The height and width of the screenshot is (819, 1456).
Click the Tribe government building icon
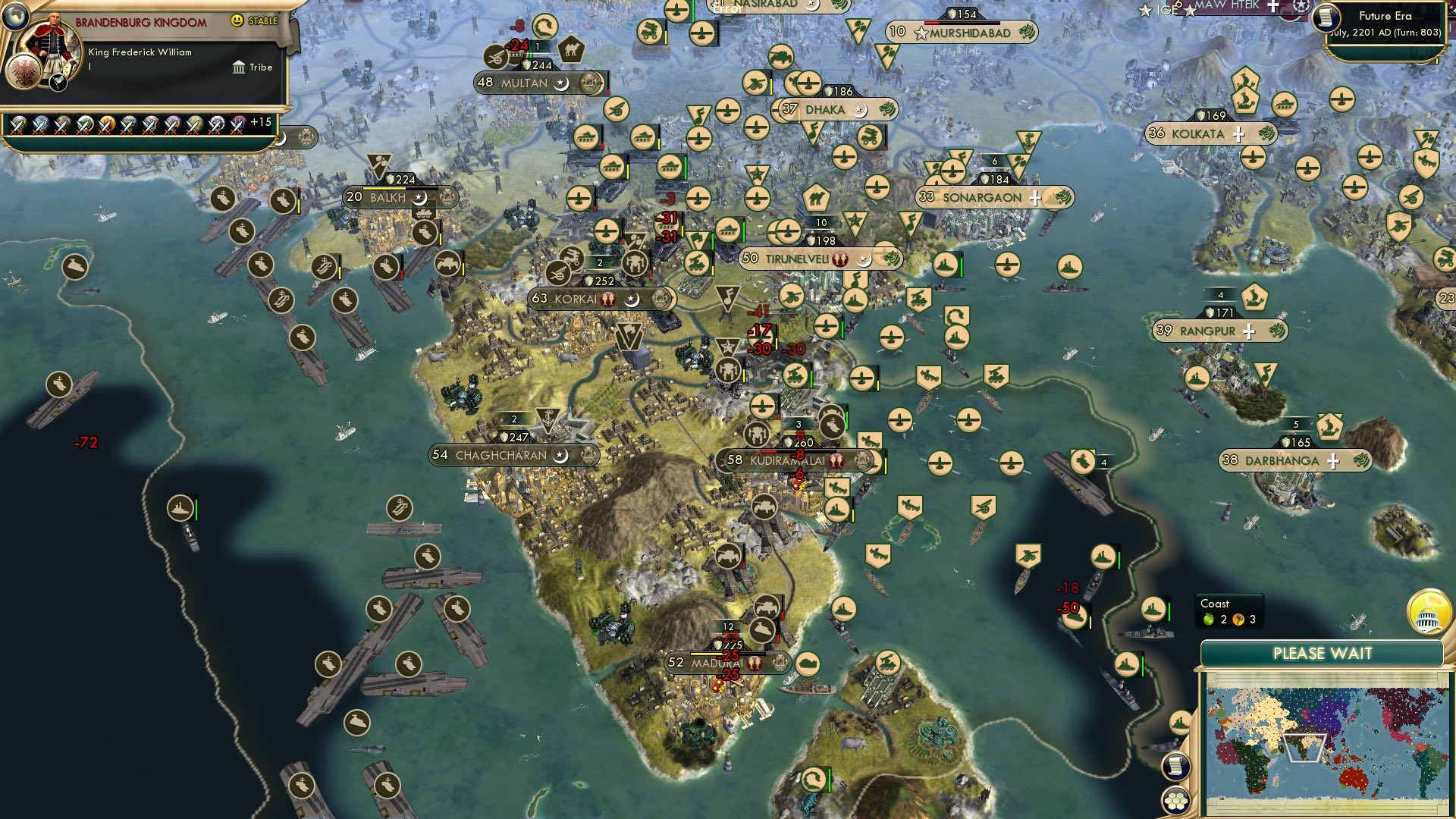[x=237, y=67]
